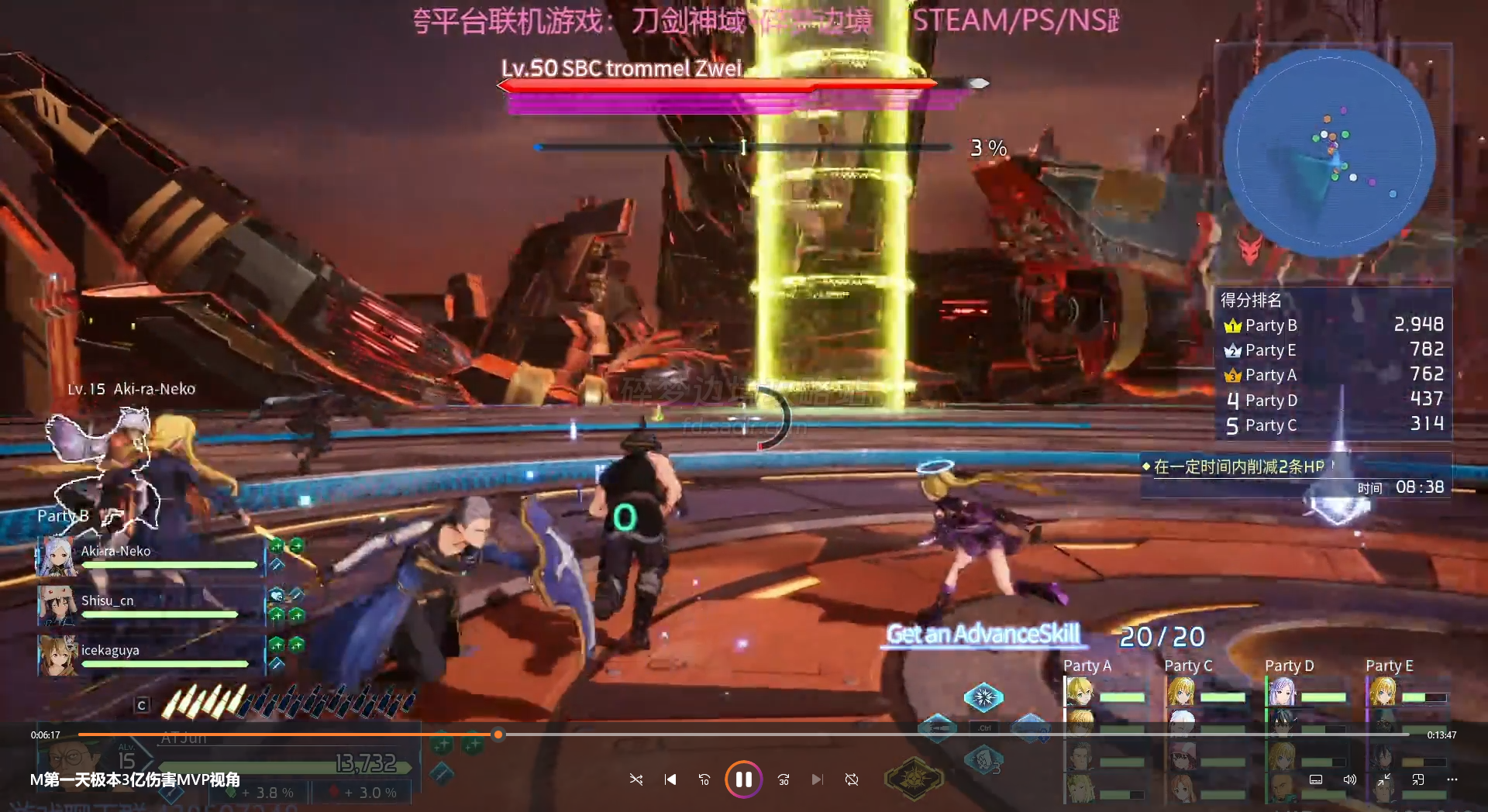Select the Party A roster header
Image resolution: width=1488 pixels, height=812 pixels.
click(x=1087, y=666)
